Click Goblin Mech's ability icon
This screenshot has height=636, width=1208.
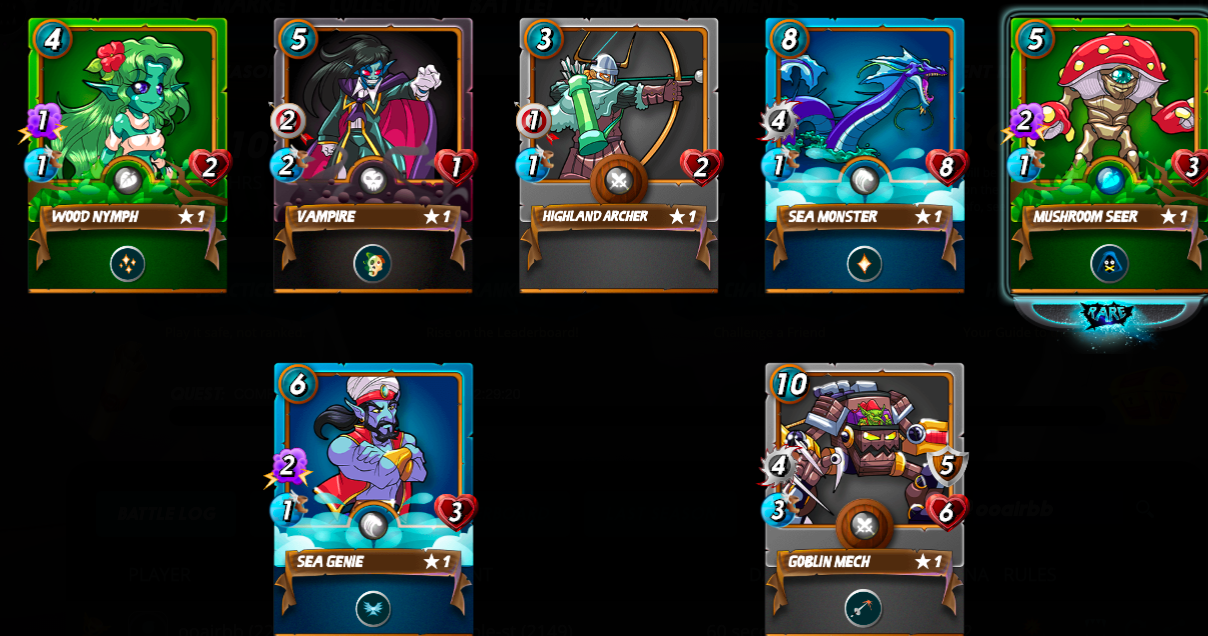pyautogui.click(x=864, y=608)
